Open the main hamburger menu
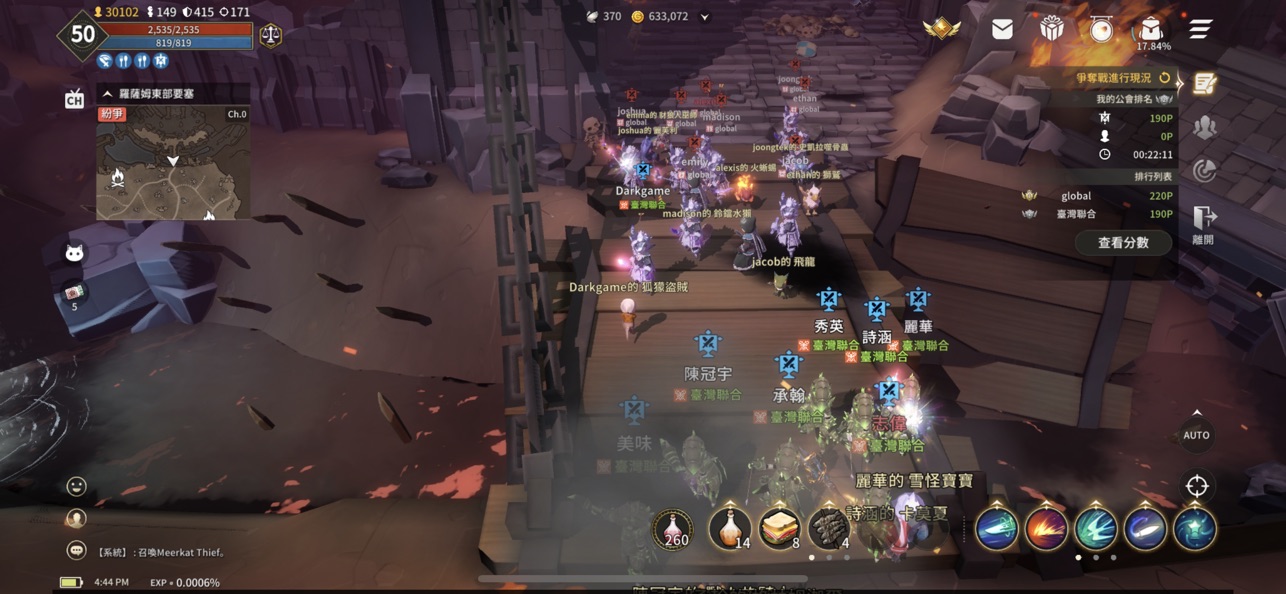Viewport: 1286px width, 594px height. [1200, 30]
